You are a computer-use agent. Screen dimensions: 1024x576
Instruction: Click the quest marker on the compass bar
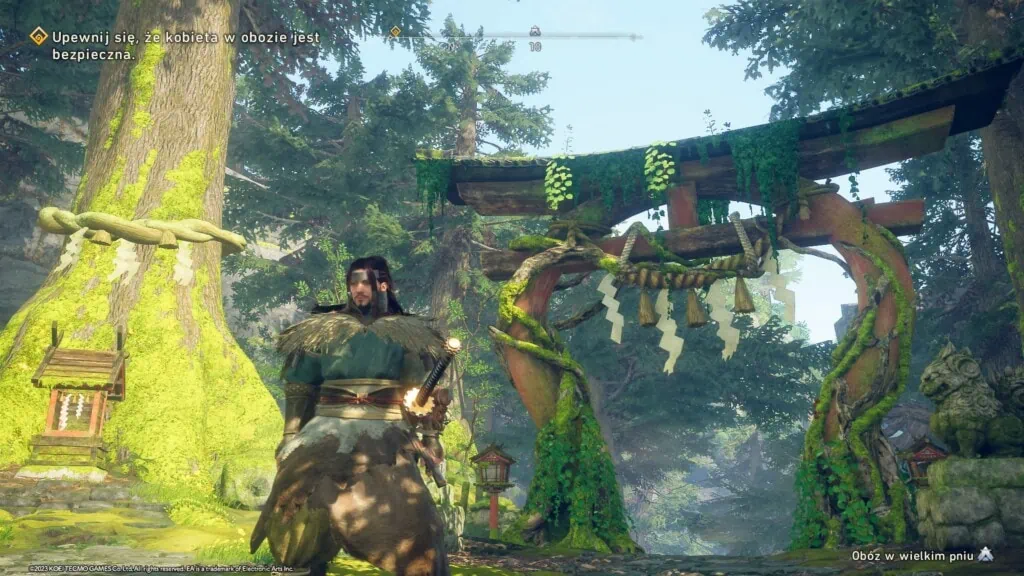coord(395,32)
